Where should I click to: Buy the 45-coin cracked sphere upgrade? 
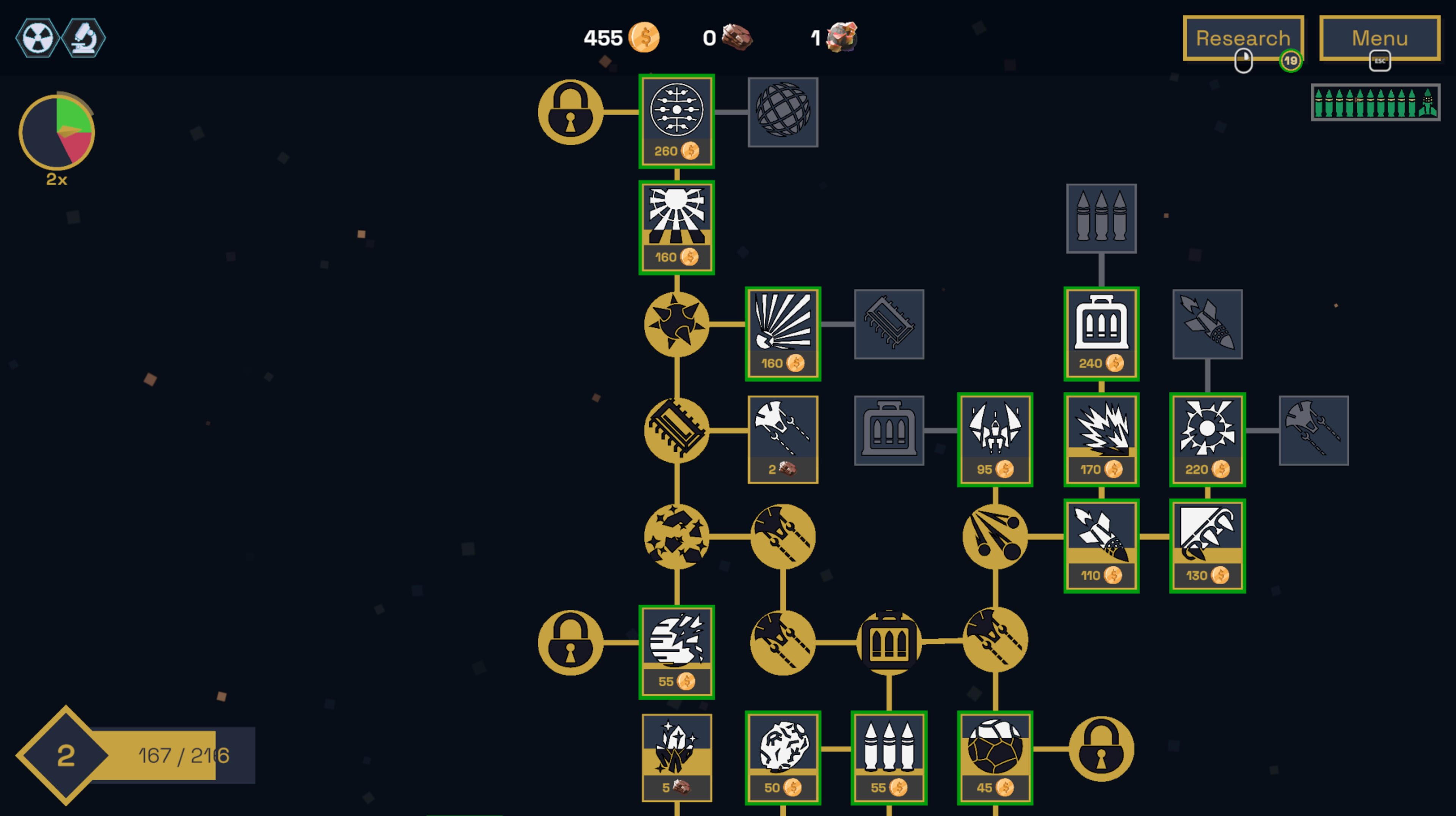[995, 757]
